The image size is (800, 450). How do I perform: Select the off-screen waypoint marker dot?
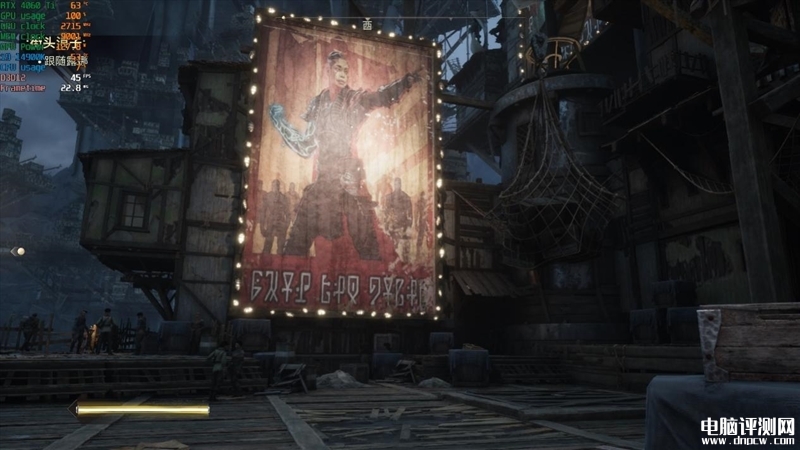(17, 251)
